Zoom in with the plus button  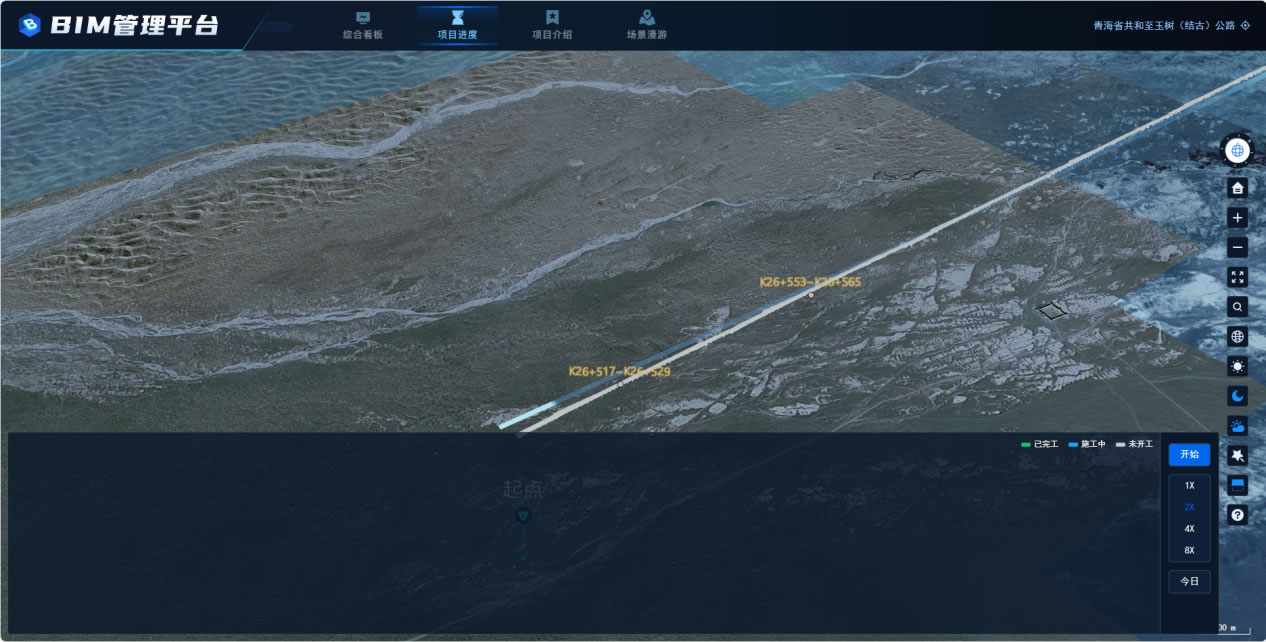(x=1238, y=218)
